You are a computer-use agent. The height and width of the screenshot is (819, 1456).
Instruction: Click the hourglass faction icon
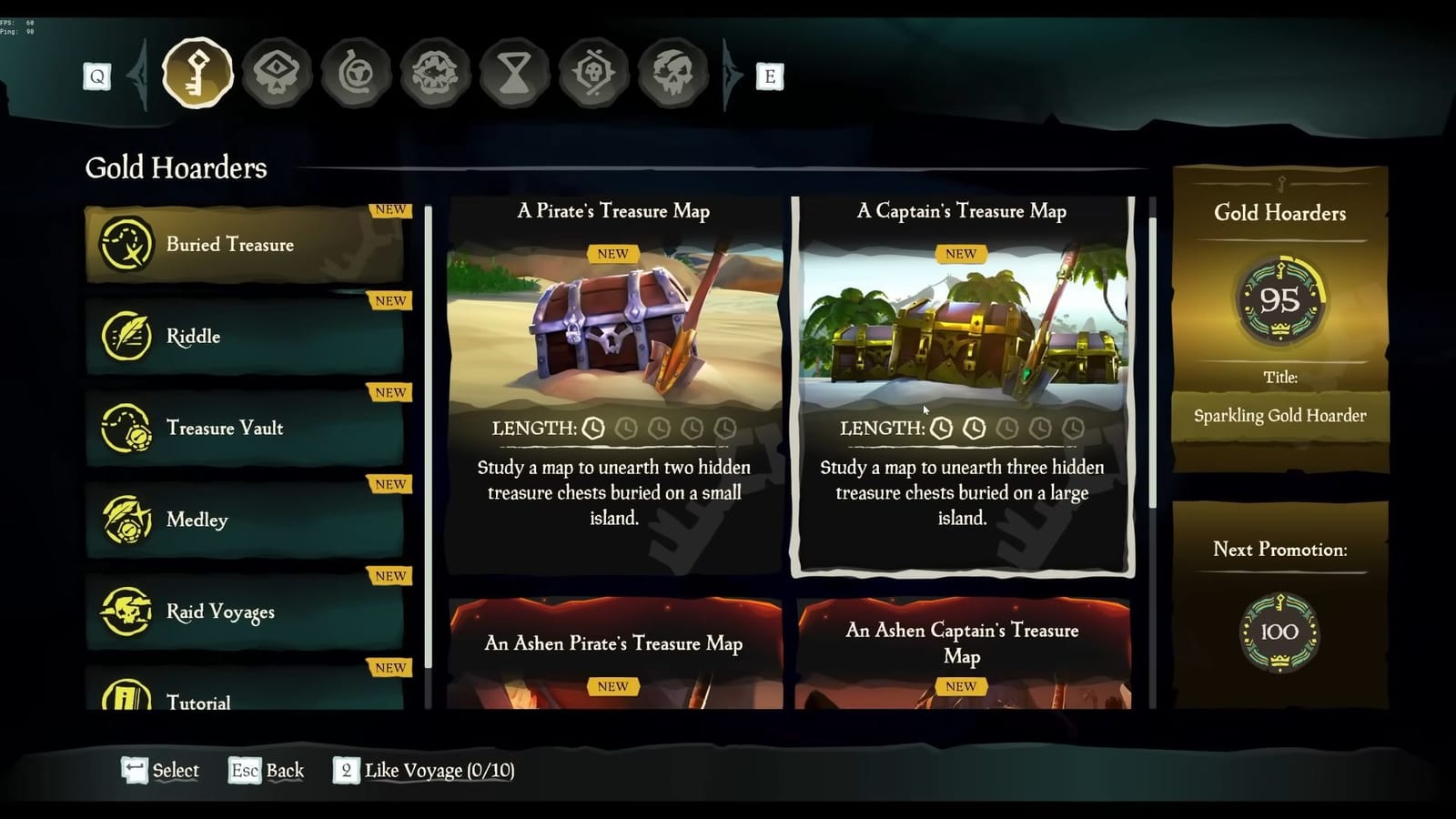[514, 73]
